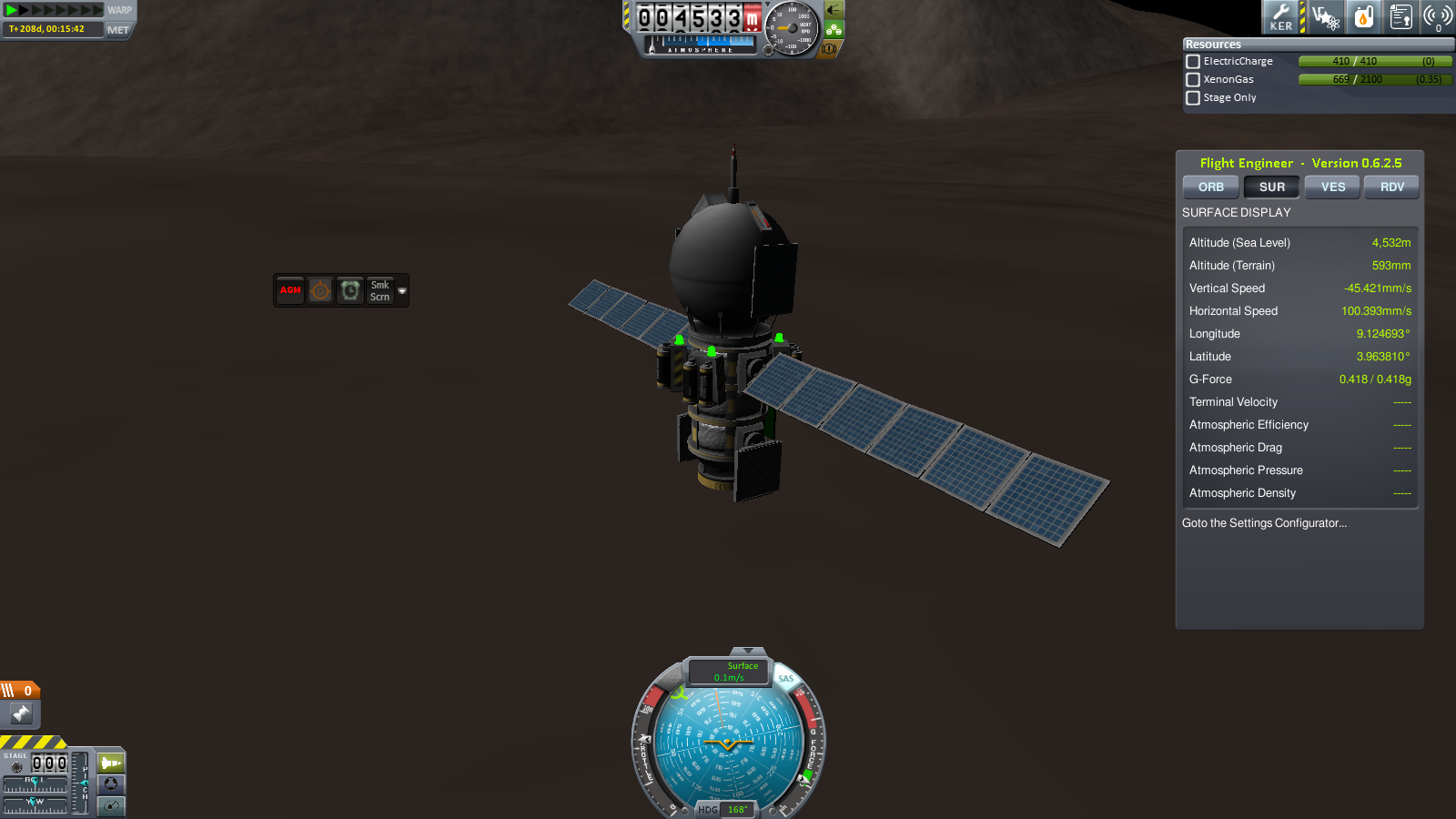Click the antenna signal toolbar icon
This screenshot has width=1456, height=819.
[1437, 16]
